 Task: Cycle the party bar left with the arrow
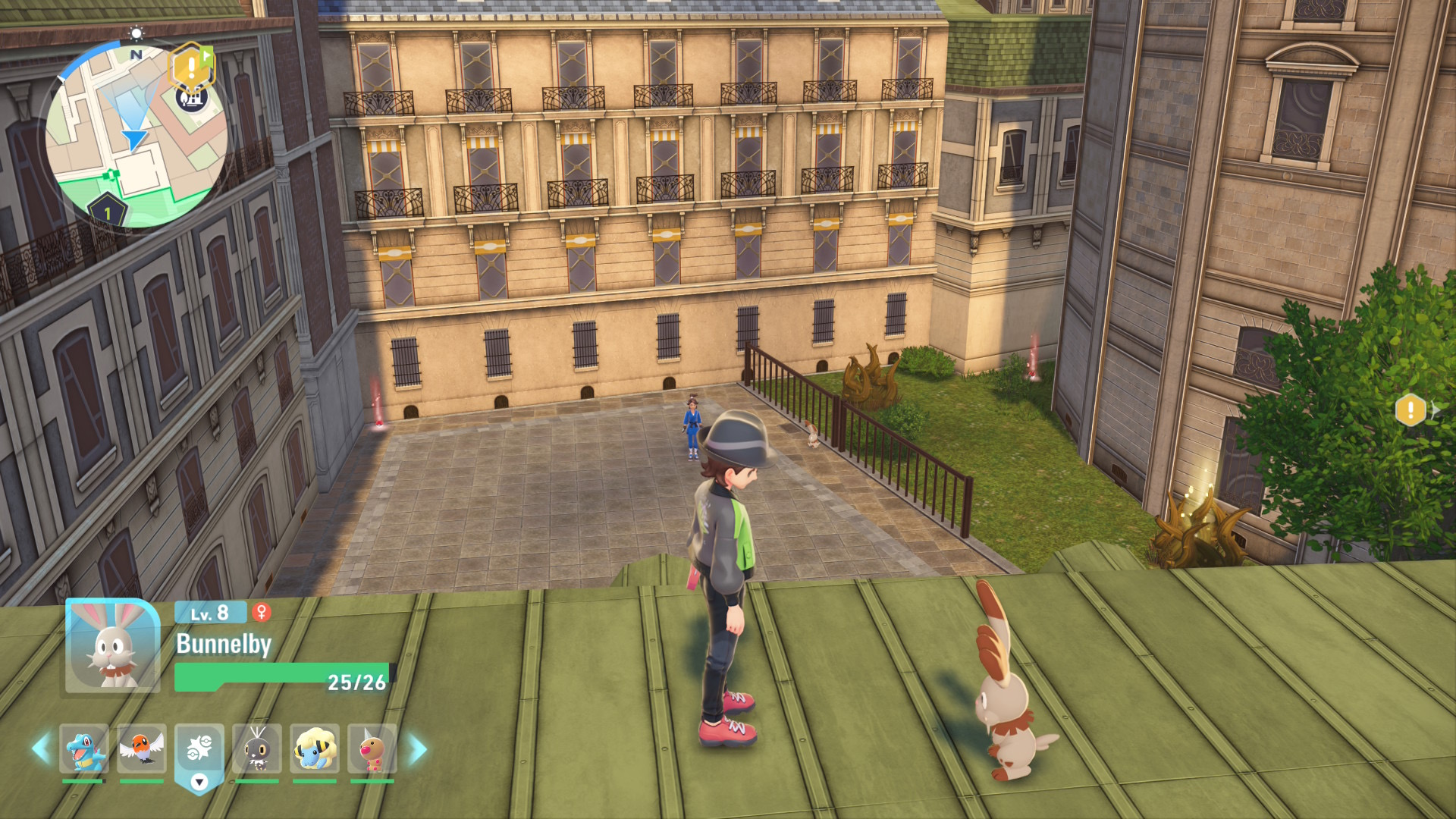click(40, 749)
